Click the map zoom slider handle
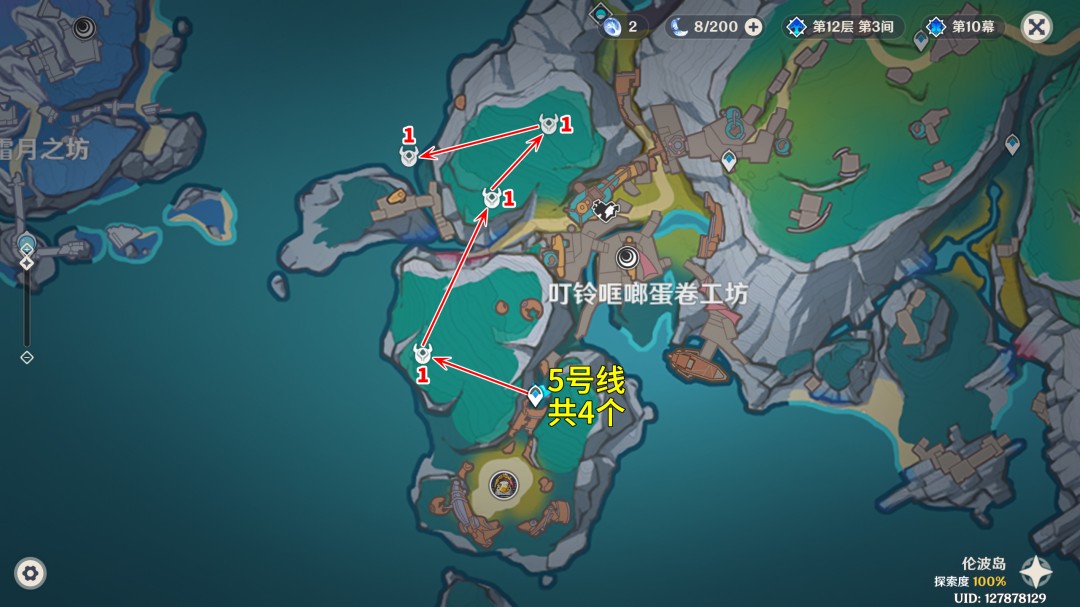 (x=27, y=263)
